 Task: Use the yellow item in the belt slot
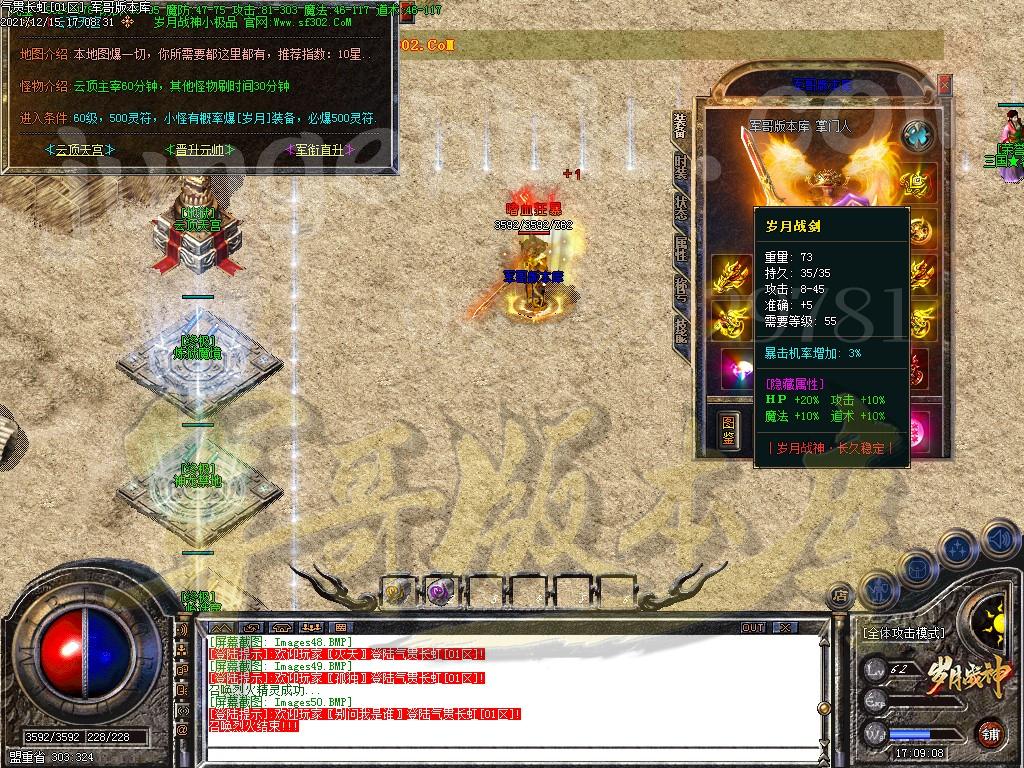397,592
